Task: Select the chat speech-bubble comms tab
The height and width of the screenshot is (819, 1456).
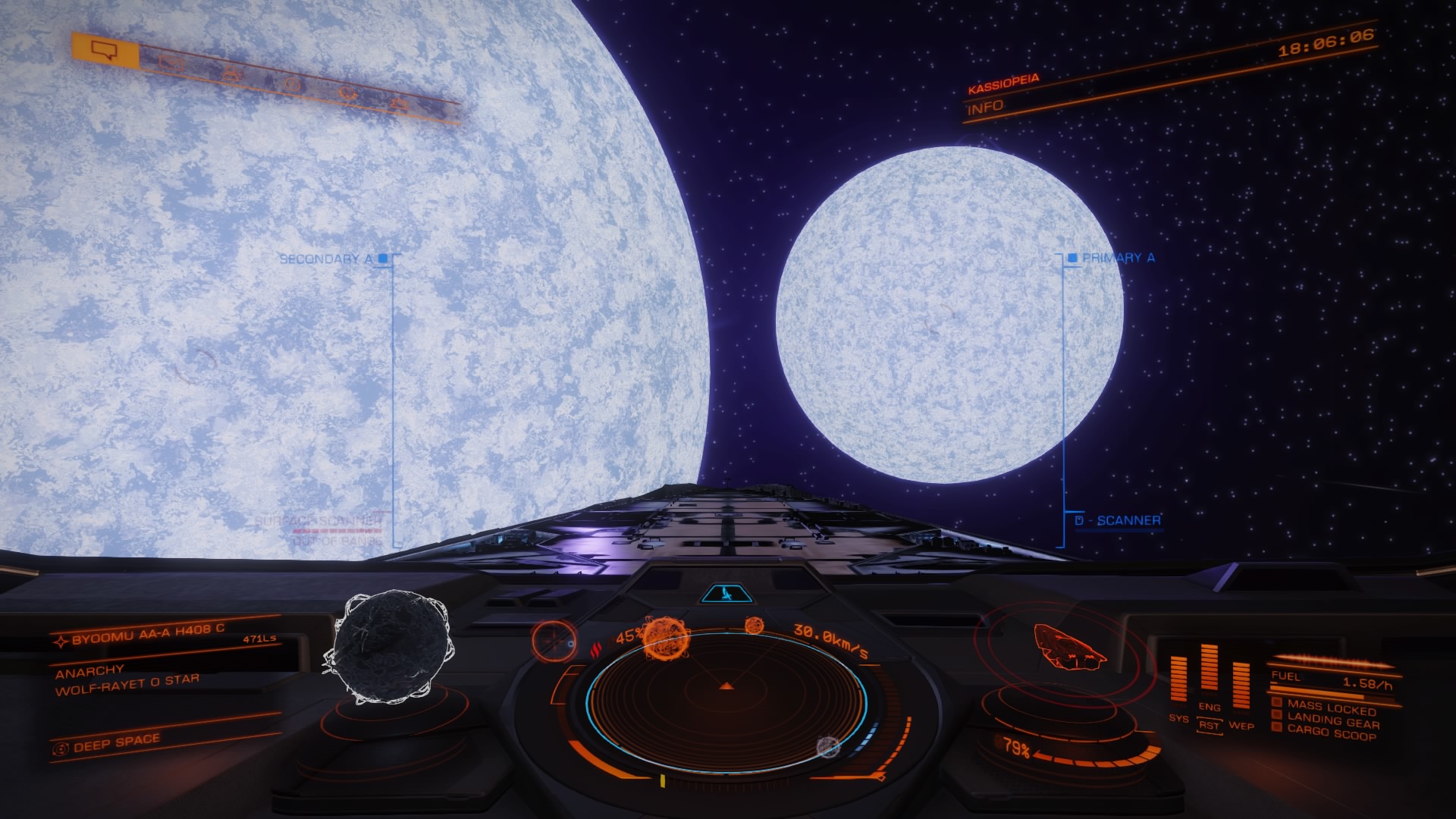Action: tap(105, 50)
